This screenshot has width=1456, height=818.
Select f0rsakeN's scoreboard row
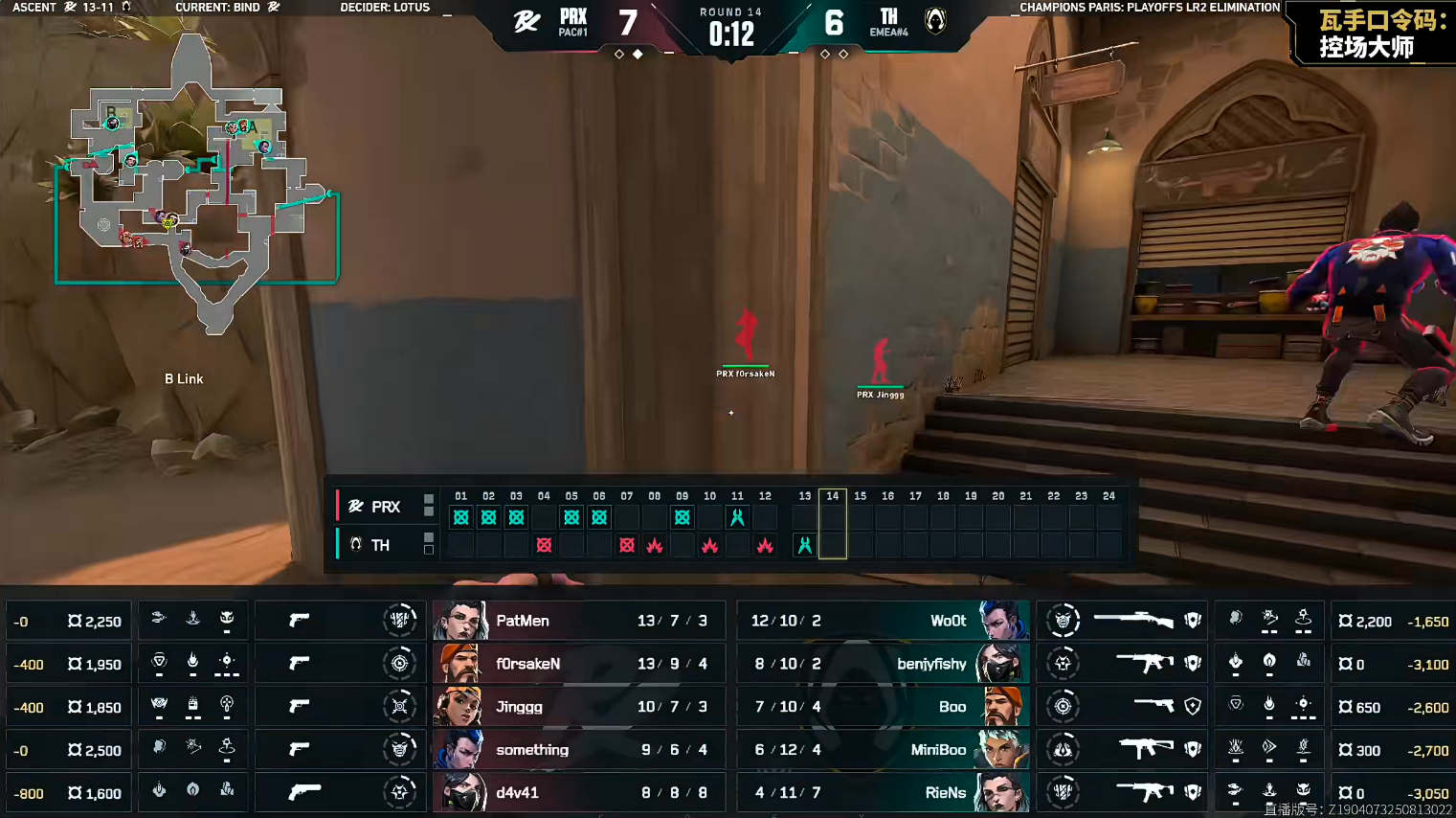578,664
